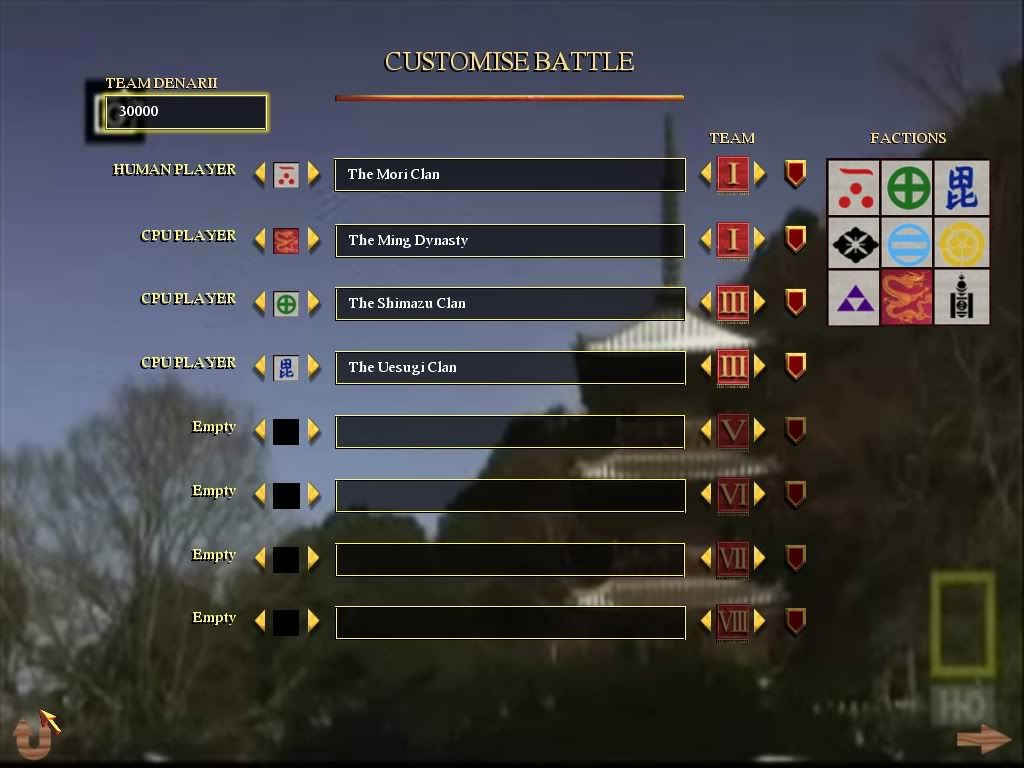Screen dimensions: 1024x768
Task: Choose the black diamond crest faction tile
Action: click(854, 243)
